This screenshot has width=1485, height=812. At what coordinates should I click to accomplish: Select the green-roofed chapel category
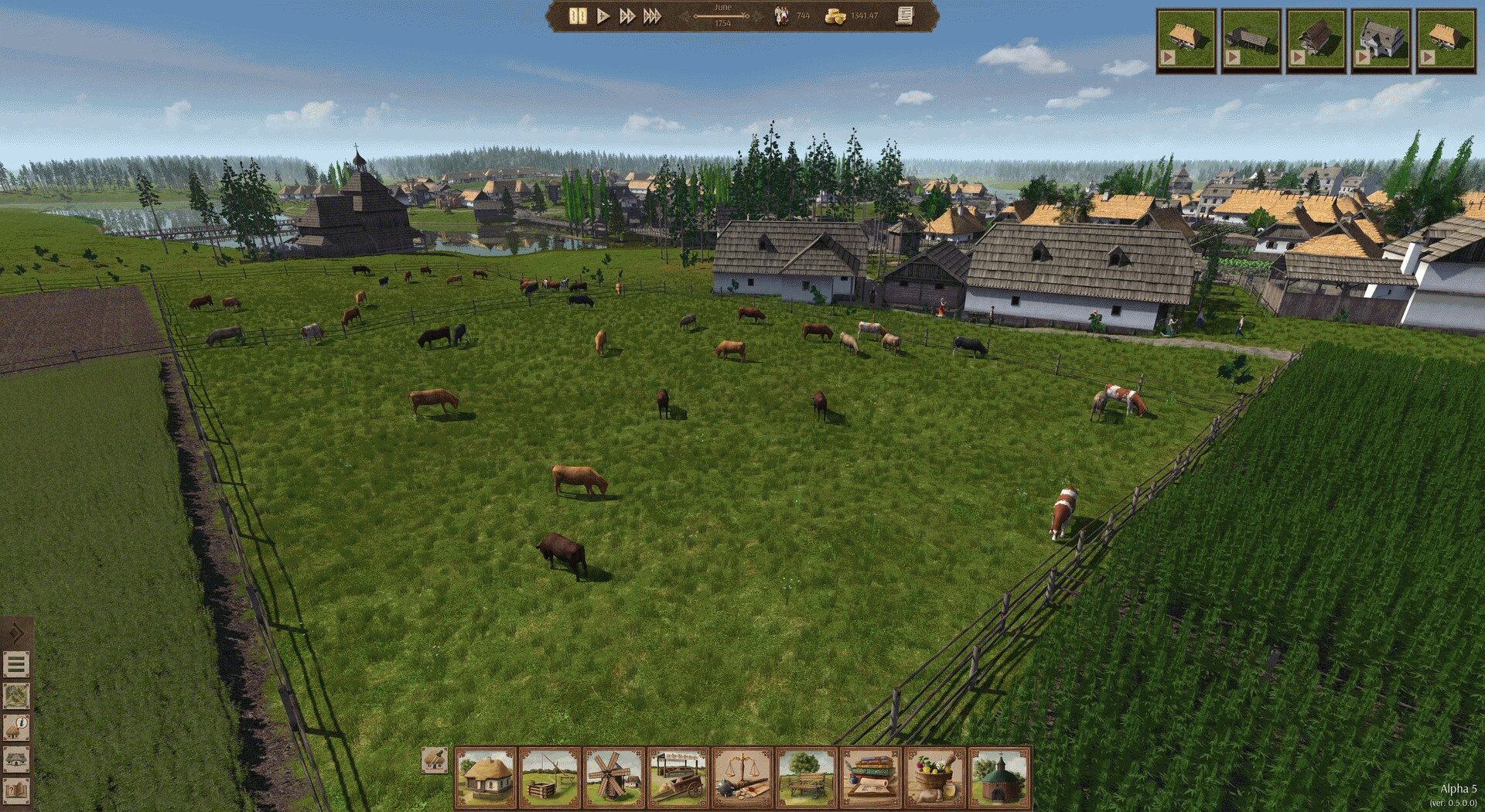point(999,776)
